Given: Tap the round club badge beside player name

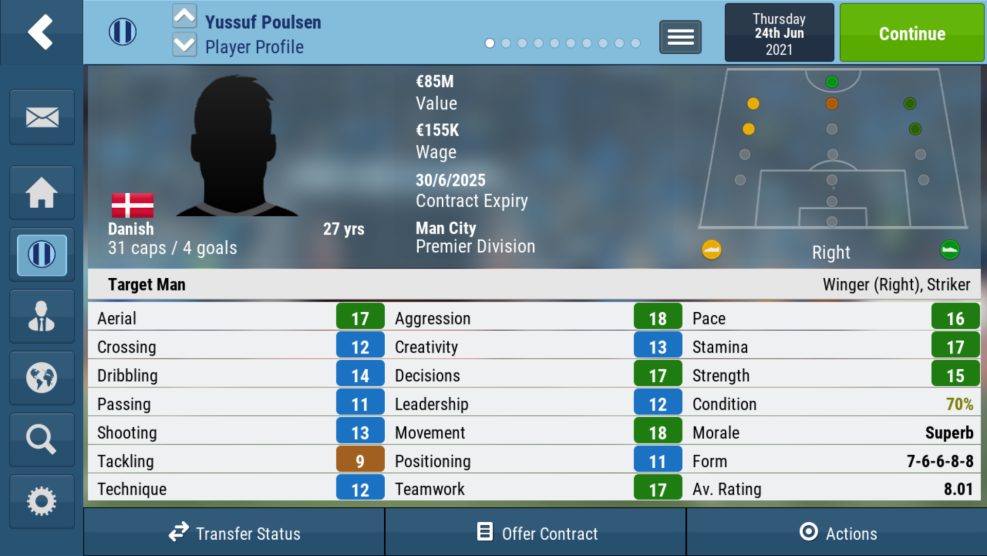Looking at the screenshot, I should point(123,32).
